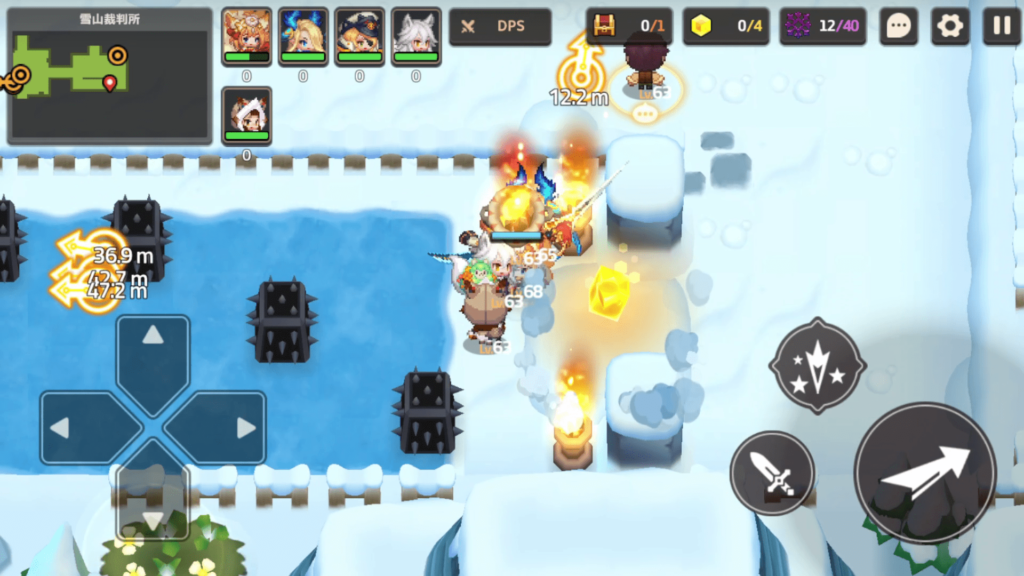1024x576 pixels.
Task: Open the chat speech bubble
Action: click(898, 26)
